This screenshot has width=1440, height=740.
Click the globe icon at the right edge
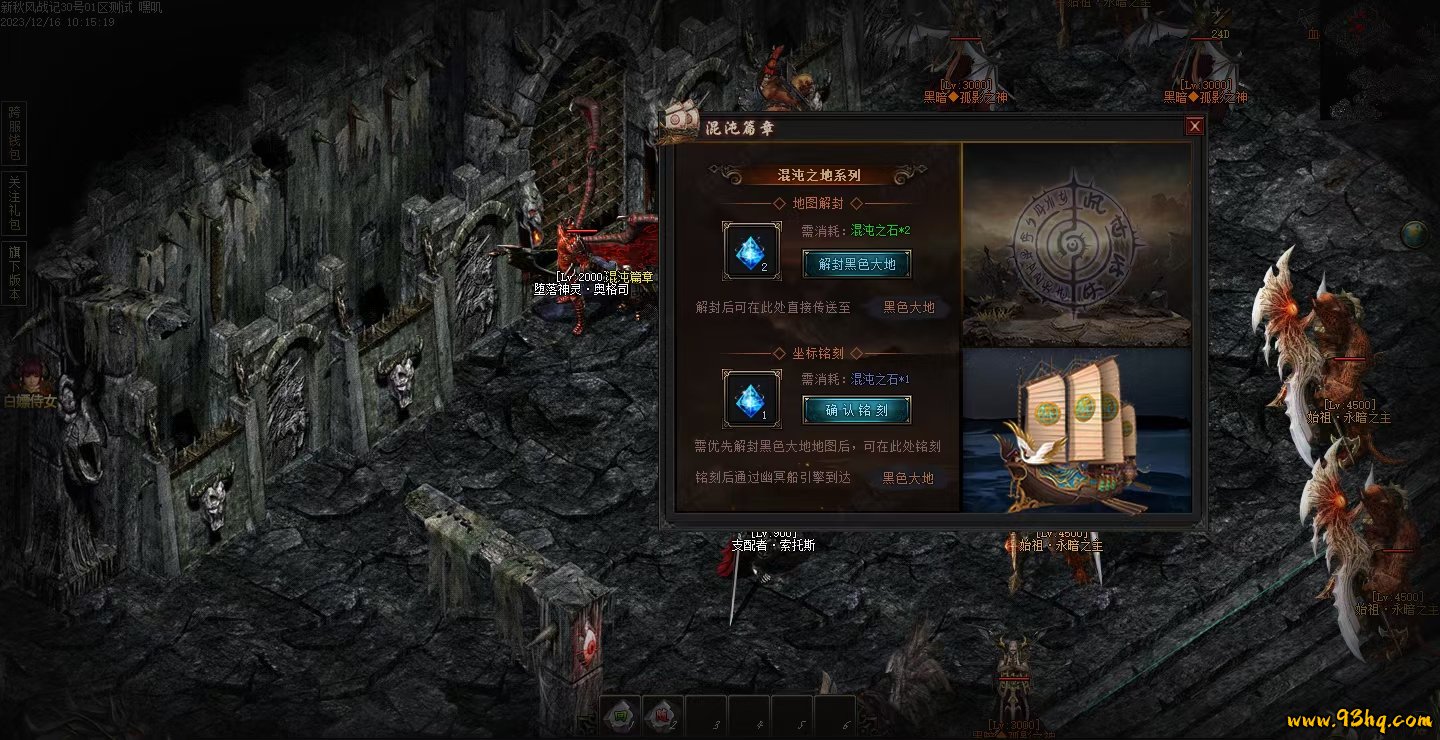1413,234
